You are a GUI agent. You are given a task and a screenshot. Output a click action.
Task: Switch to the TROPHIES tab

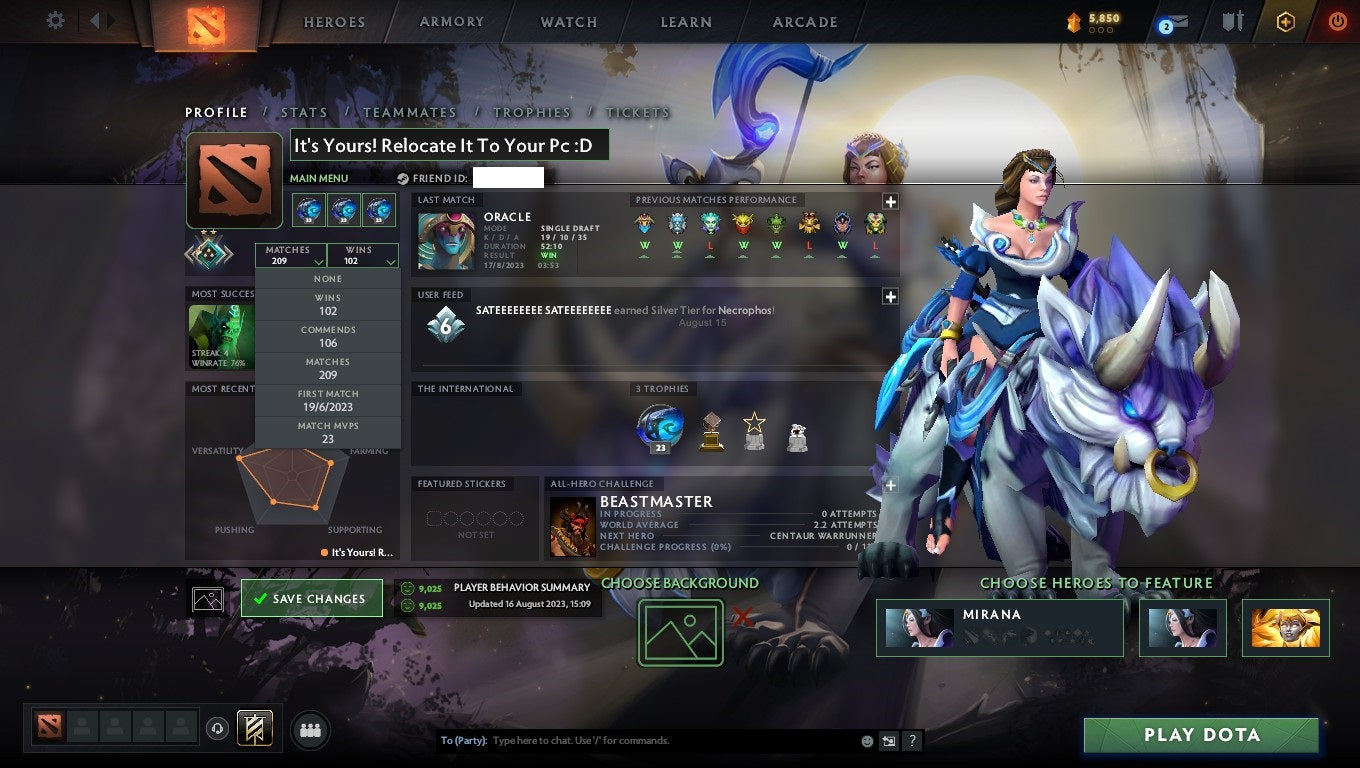[x=533, y=112]
